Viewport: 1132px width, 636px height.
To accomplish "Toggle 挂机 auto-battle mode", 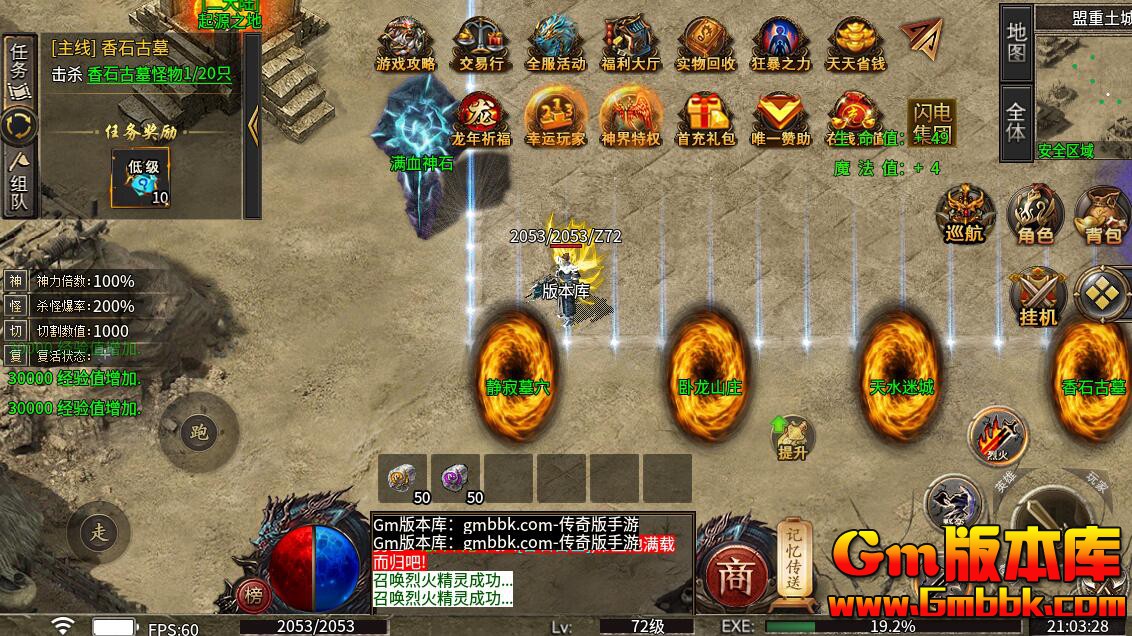I will (1037, 297).
